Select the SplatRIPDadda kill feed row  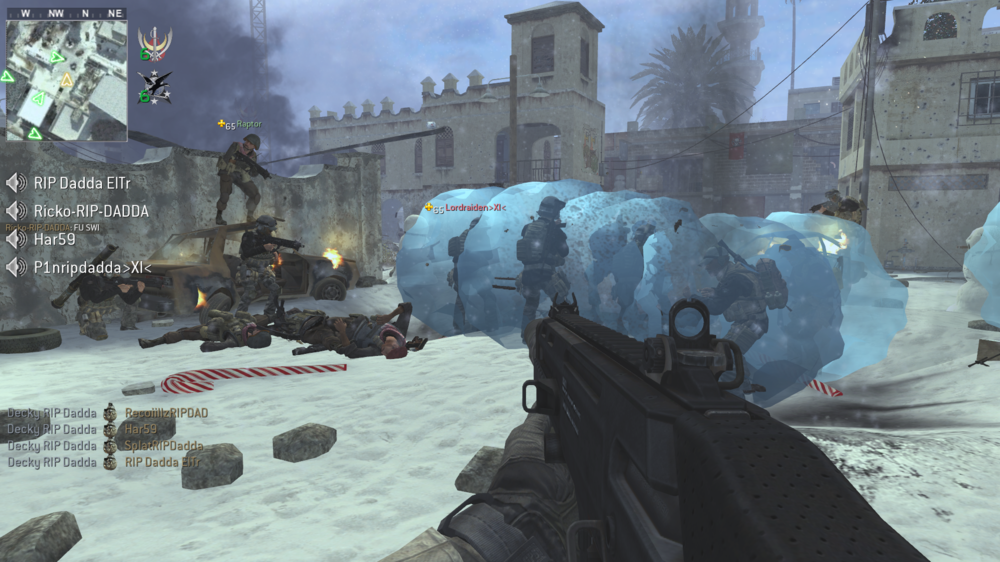pos(163,446)
